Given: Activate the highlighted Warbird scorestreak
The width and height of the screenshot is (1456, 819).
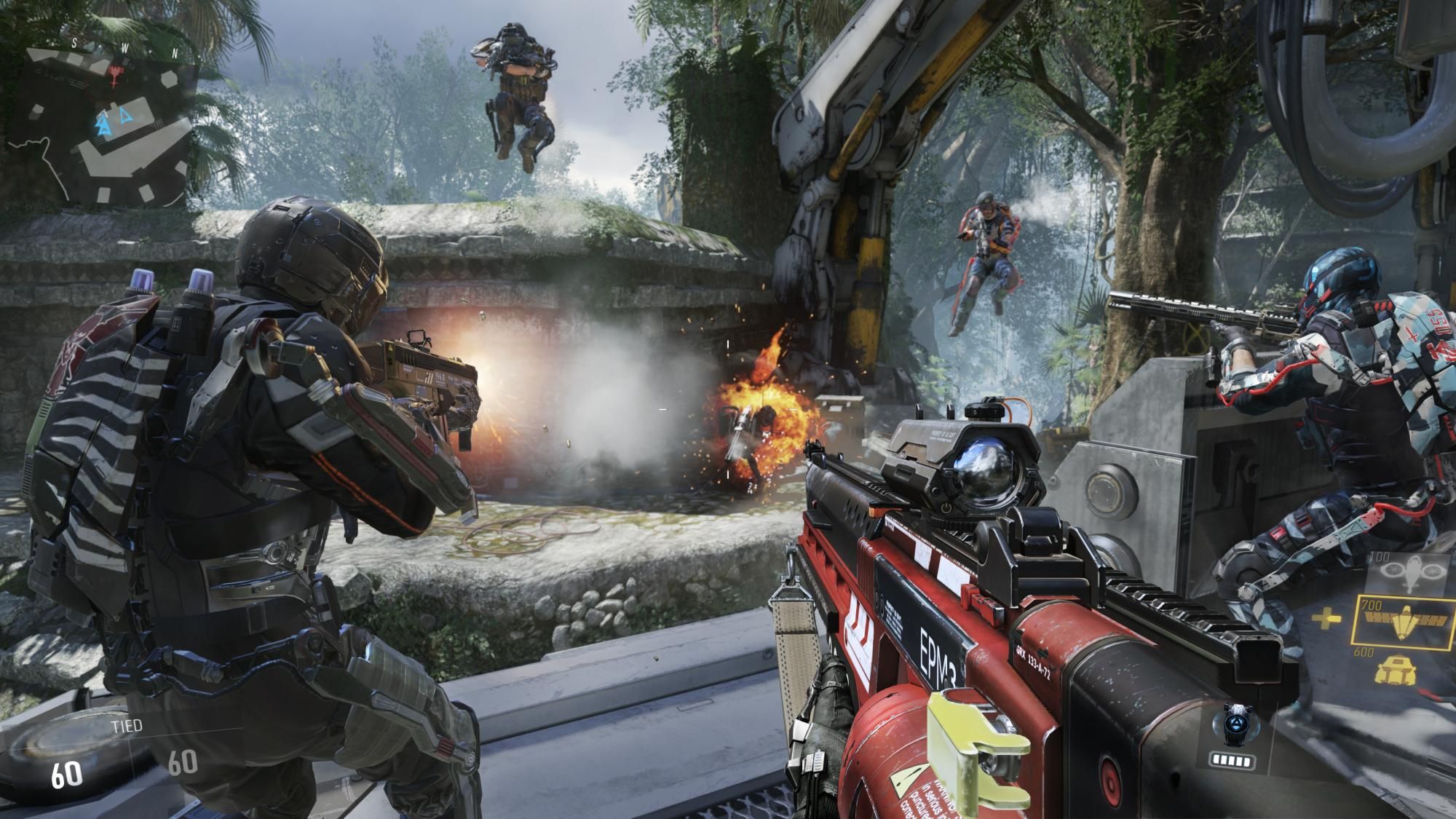Looking at the screenshot, I should coord(1404,620).
